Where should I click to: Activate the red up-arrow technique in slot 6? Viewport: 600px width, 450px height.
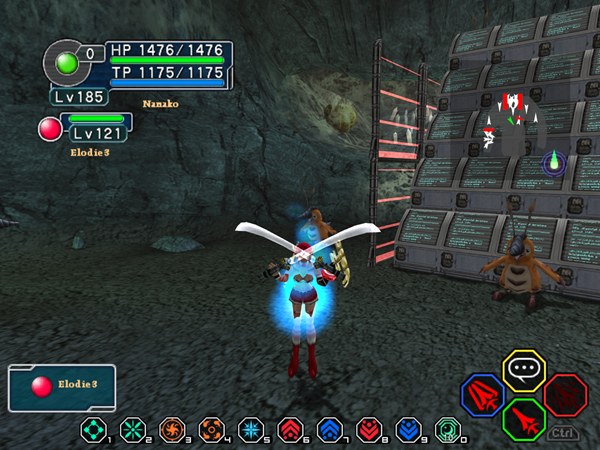(x=288, y=431)
